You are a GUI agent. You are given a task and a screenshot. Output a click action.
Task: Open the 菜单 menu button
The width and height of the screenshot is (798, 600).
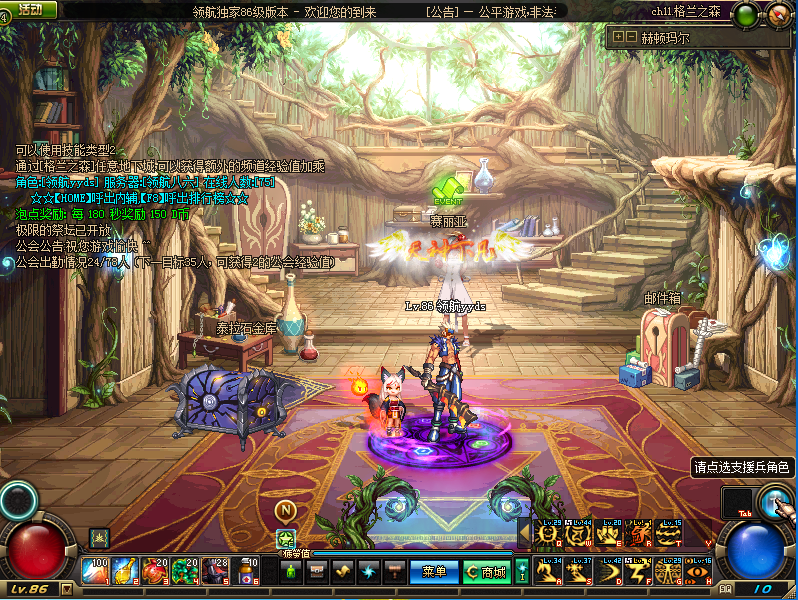tap(434, 572)
